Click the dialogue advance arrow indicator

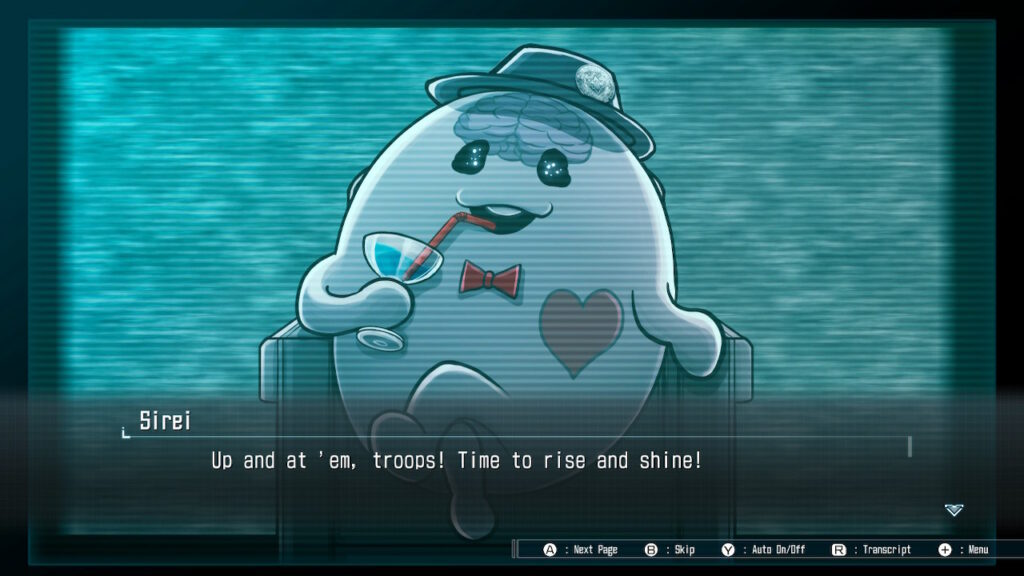click(954, 510)
